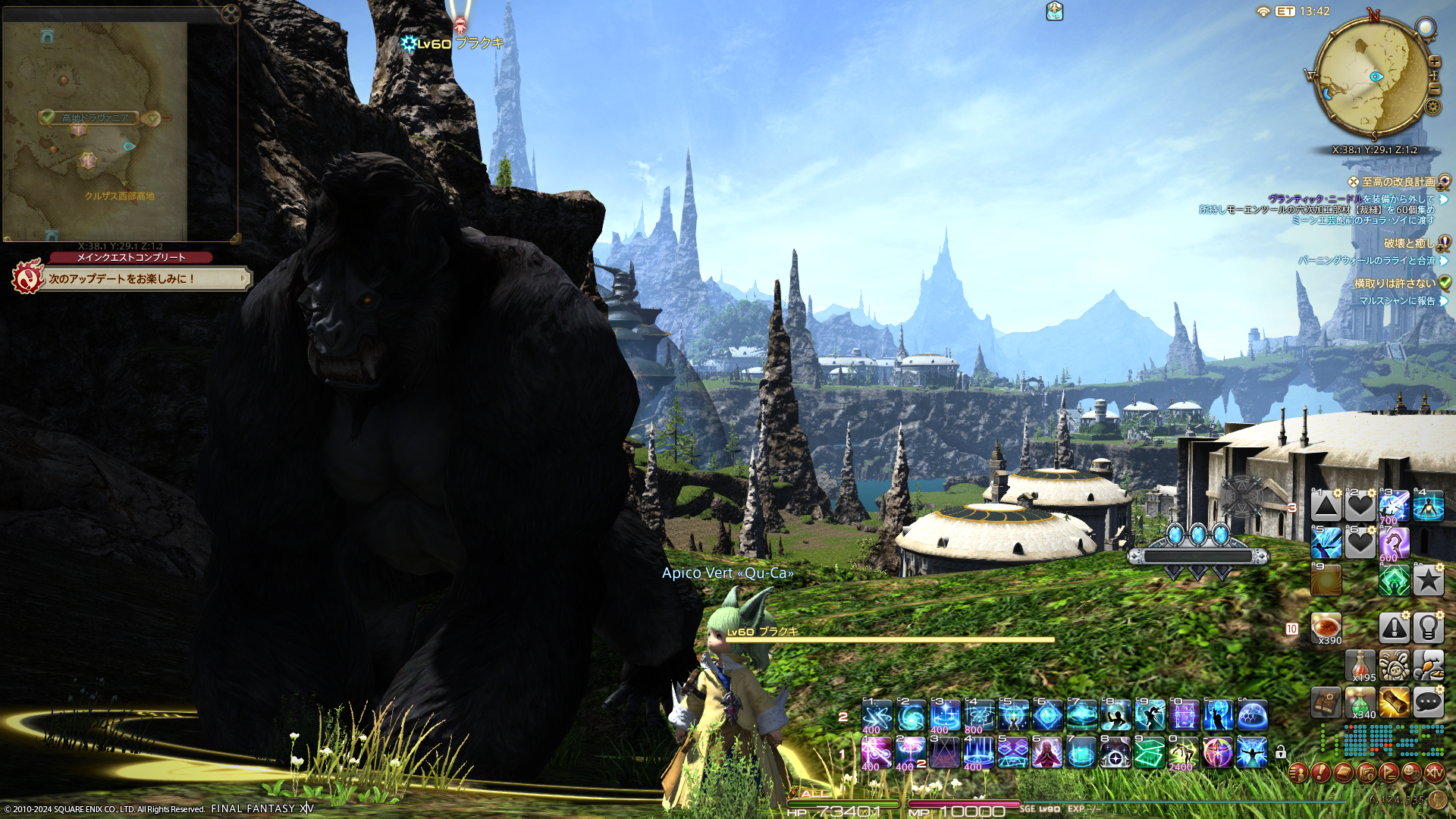Activate the blue hexagonal dome barrier ability

pyautogui.click(x=1252, y=715)
